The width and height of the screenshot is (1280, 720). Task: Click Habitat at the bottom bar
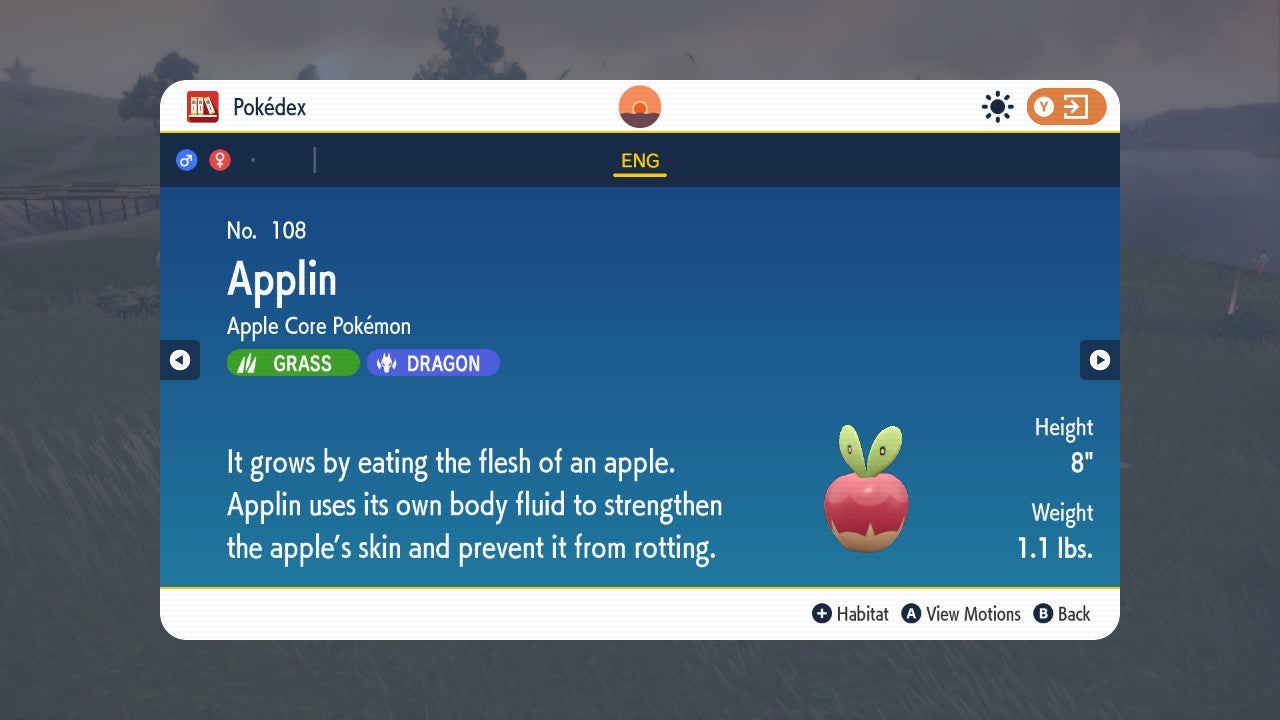pos(862,614)
